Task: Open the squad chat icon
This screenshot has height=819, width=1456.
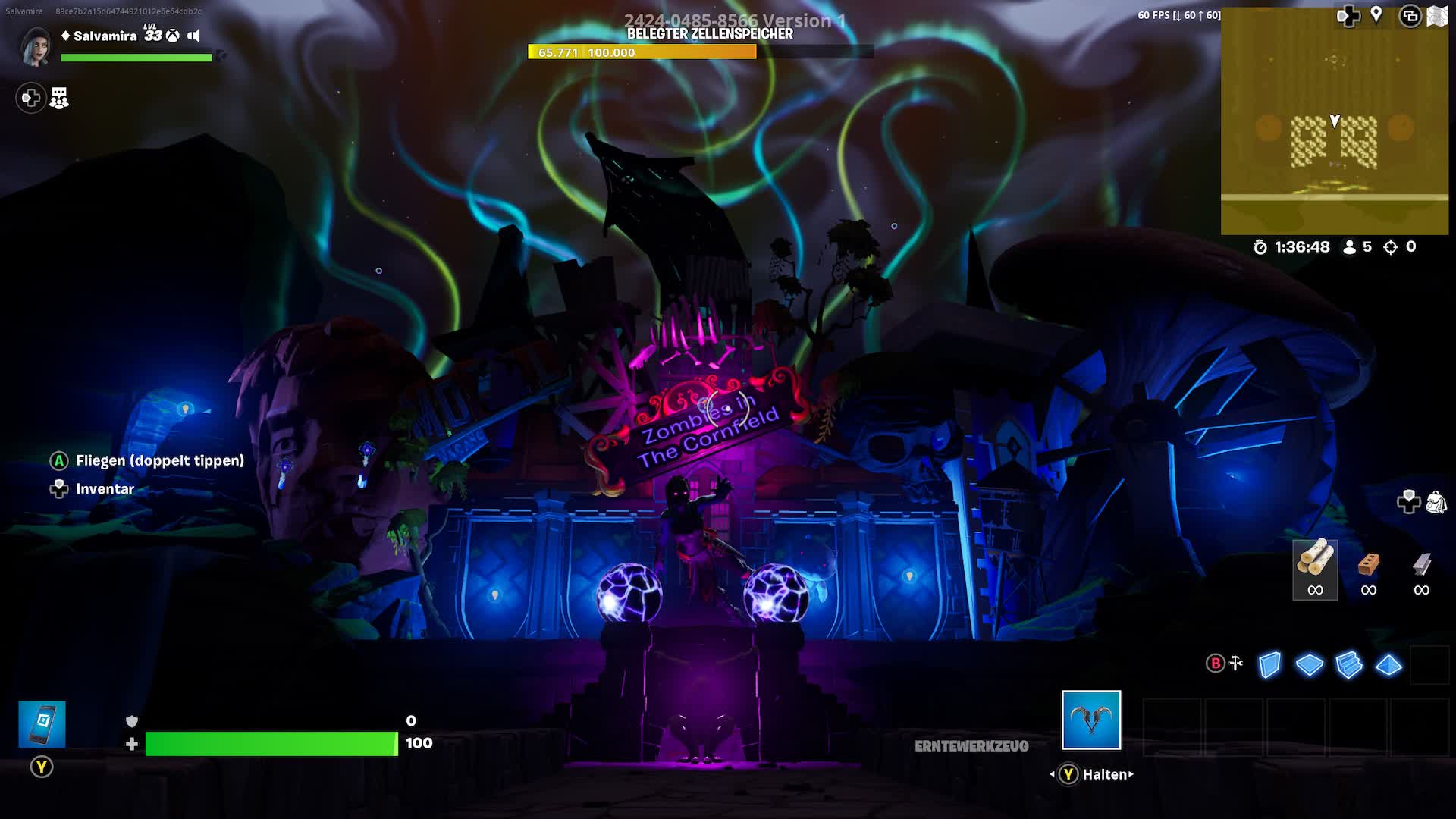Action: point(59,98)
